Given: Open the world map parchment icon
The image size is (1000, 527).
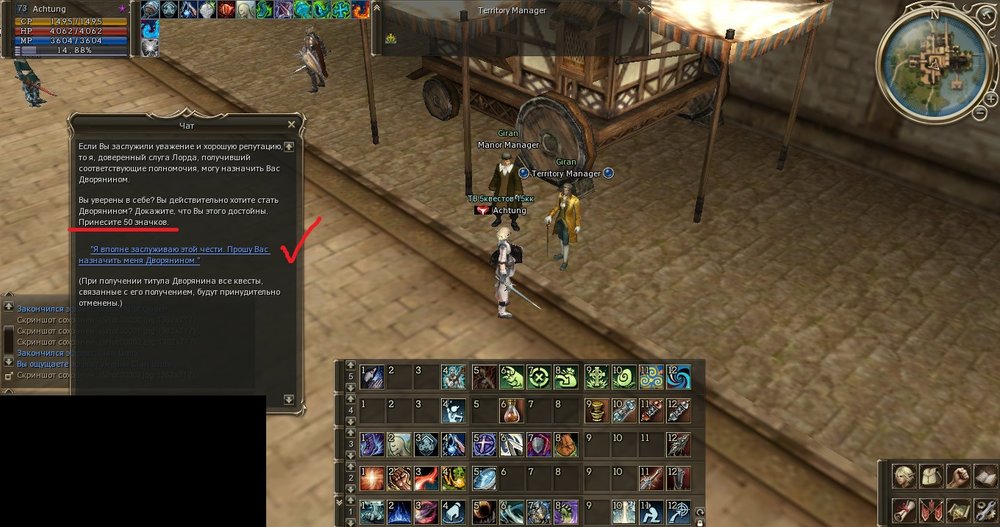Looking at the screenshot, I should tap(958, 508).
